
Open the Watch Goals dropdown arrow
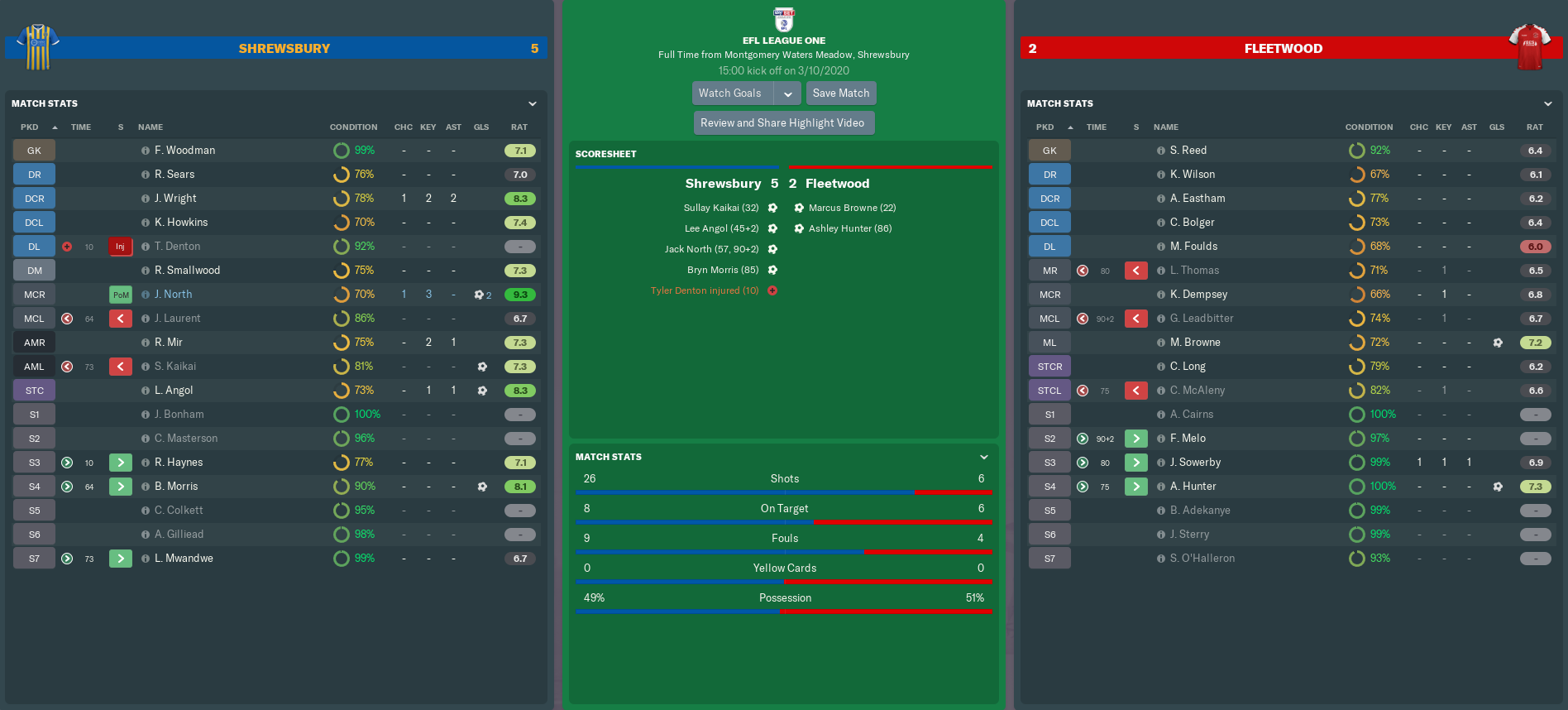pos(788,94)
